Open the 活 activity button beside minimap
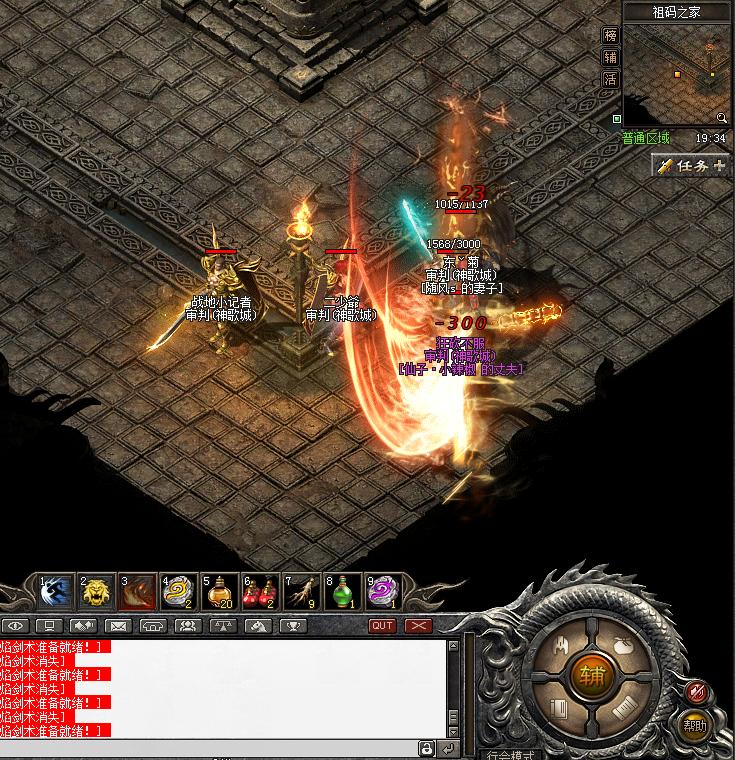Image resolution: width=735 pixels, height=760 pixels. tap(611, 79)
